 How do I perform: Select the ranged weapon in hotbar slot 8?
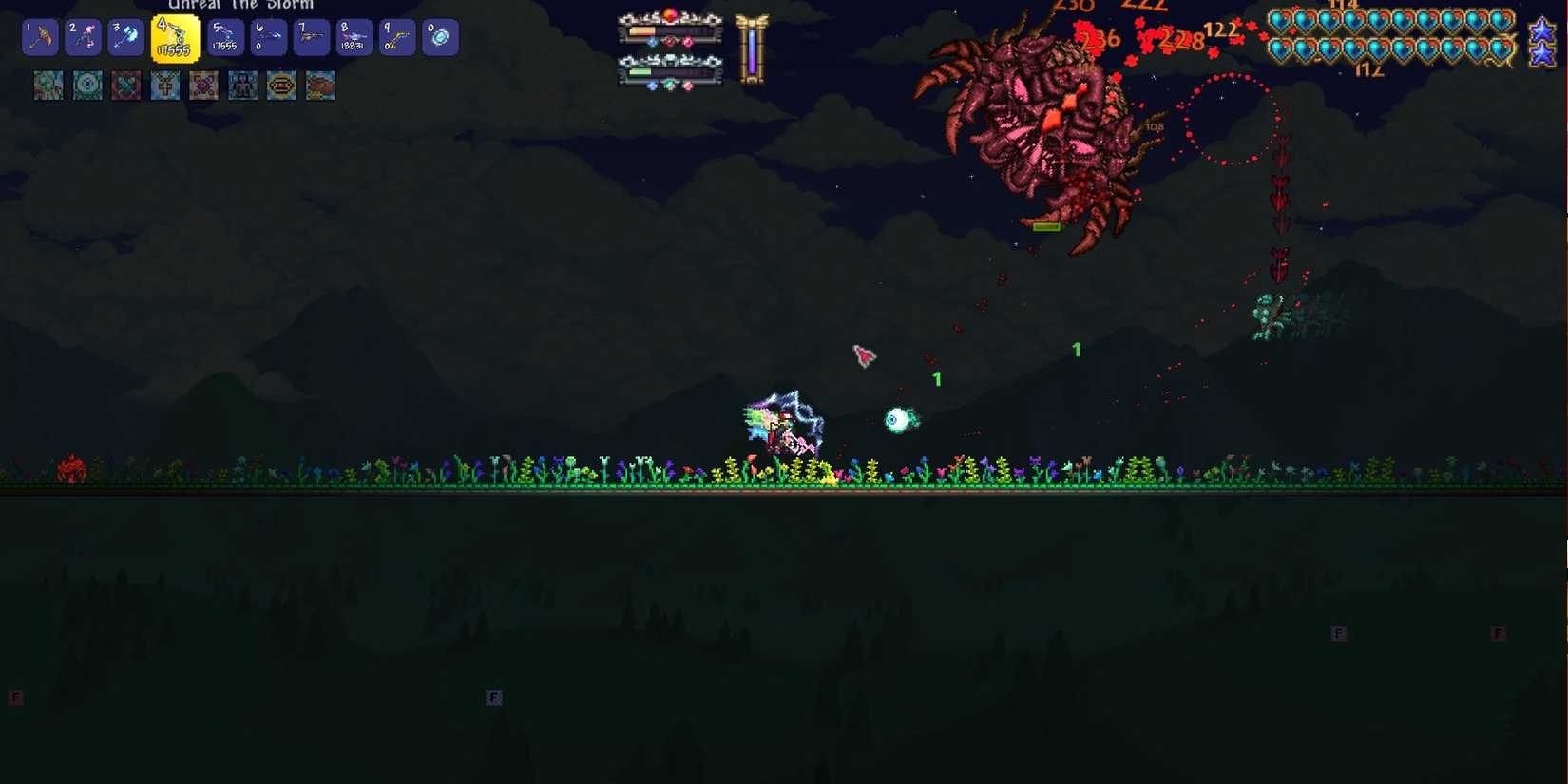click(354, 36)
